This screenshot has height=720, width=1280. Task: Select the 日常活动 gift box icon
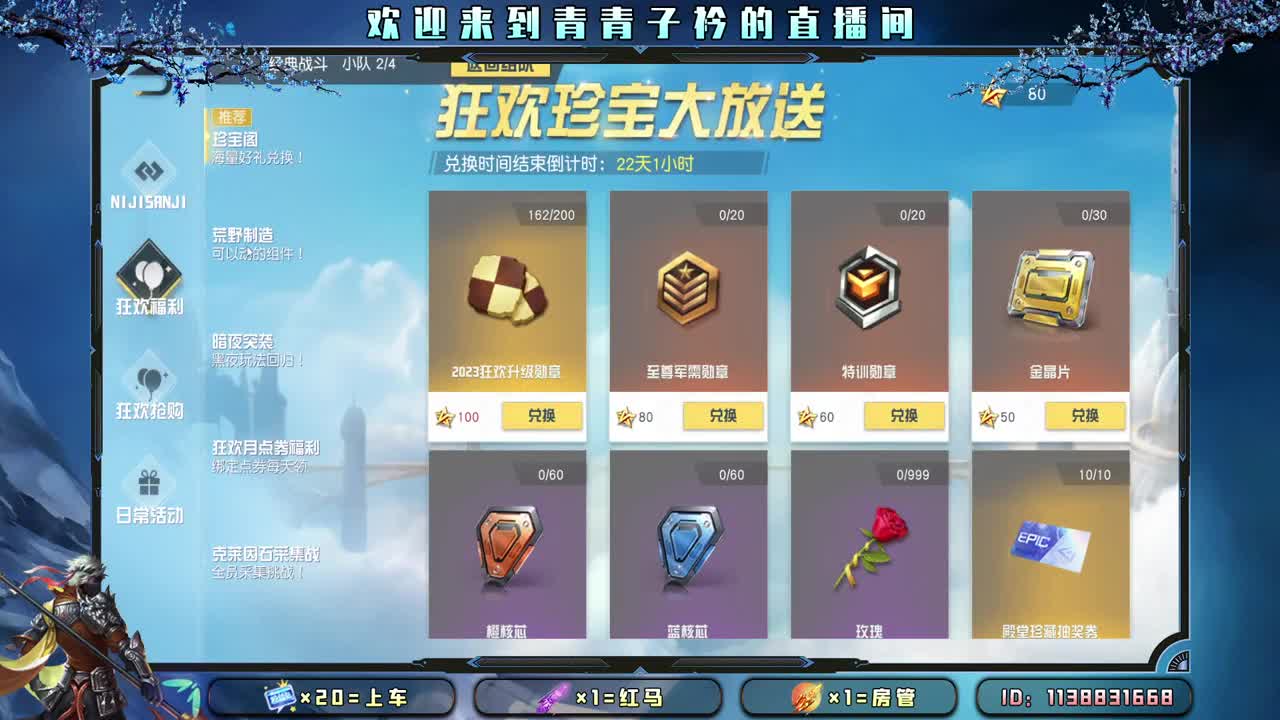coord(147,483)
